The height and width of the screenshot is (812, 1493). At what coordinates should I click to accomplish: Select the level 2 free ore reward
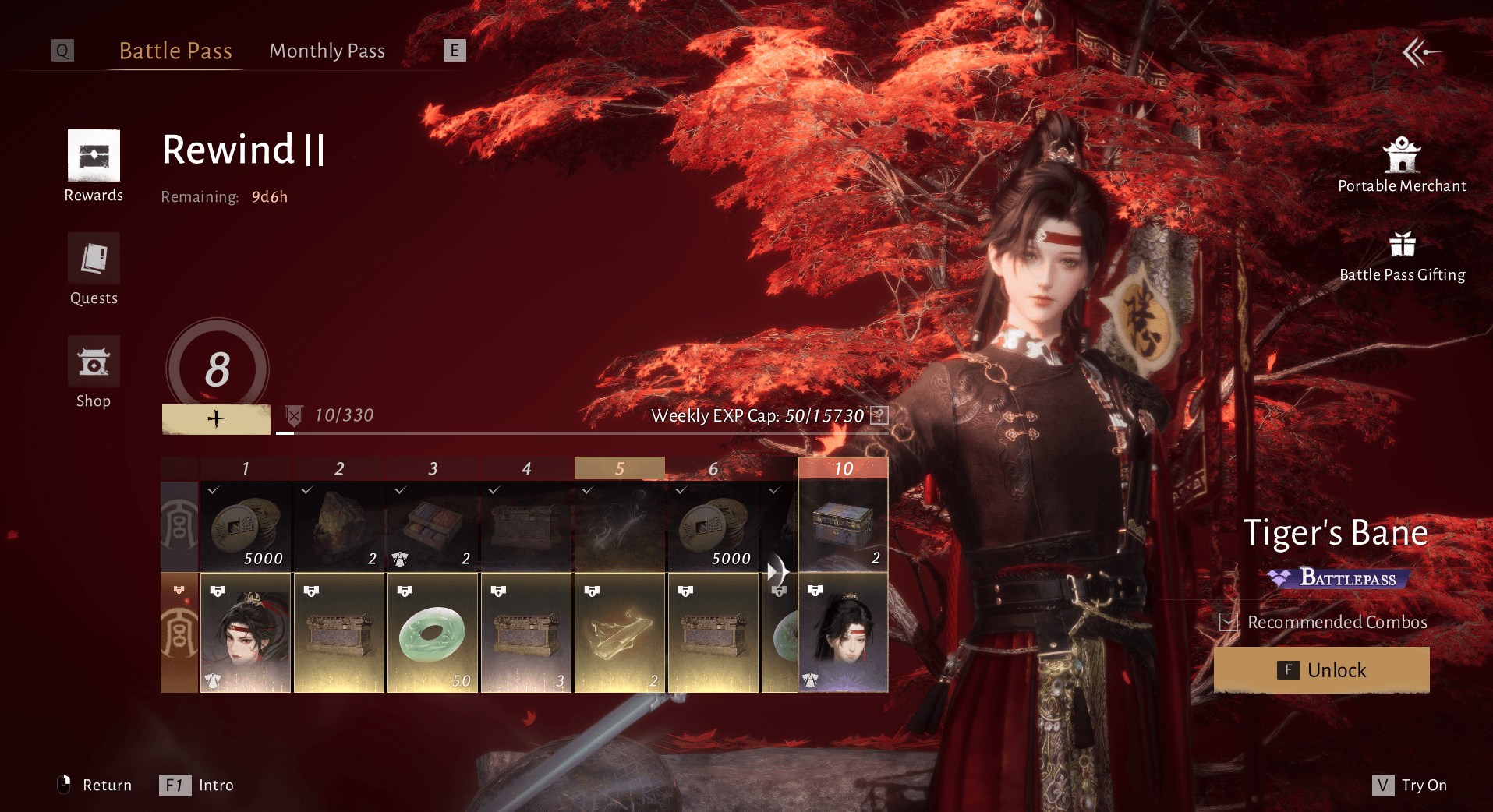[339, 527]
